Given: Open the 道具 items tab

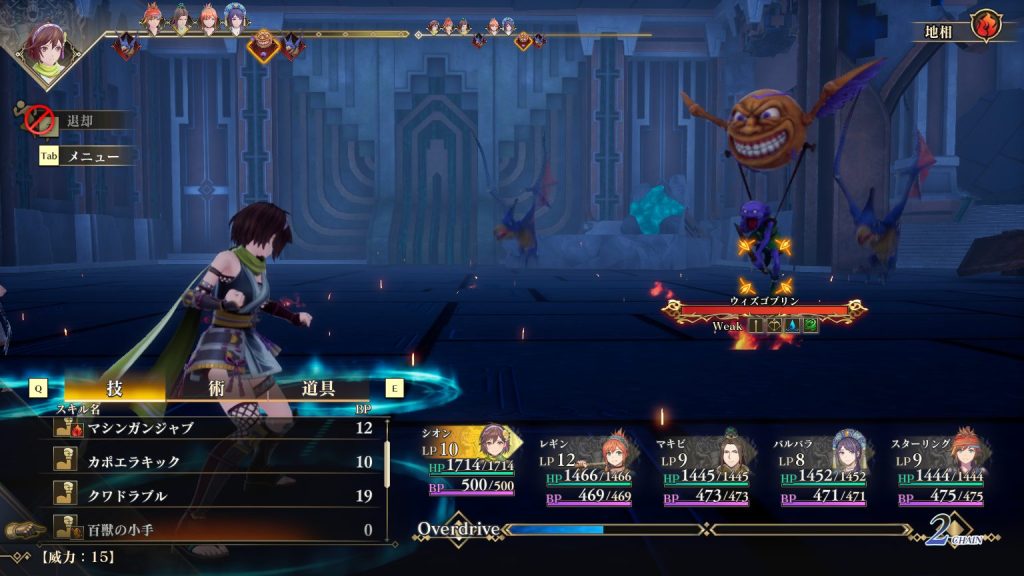Looking at the screenshot, I should point(318,389).
